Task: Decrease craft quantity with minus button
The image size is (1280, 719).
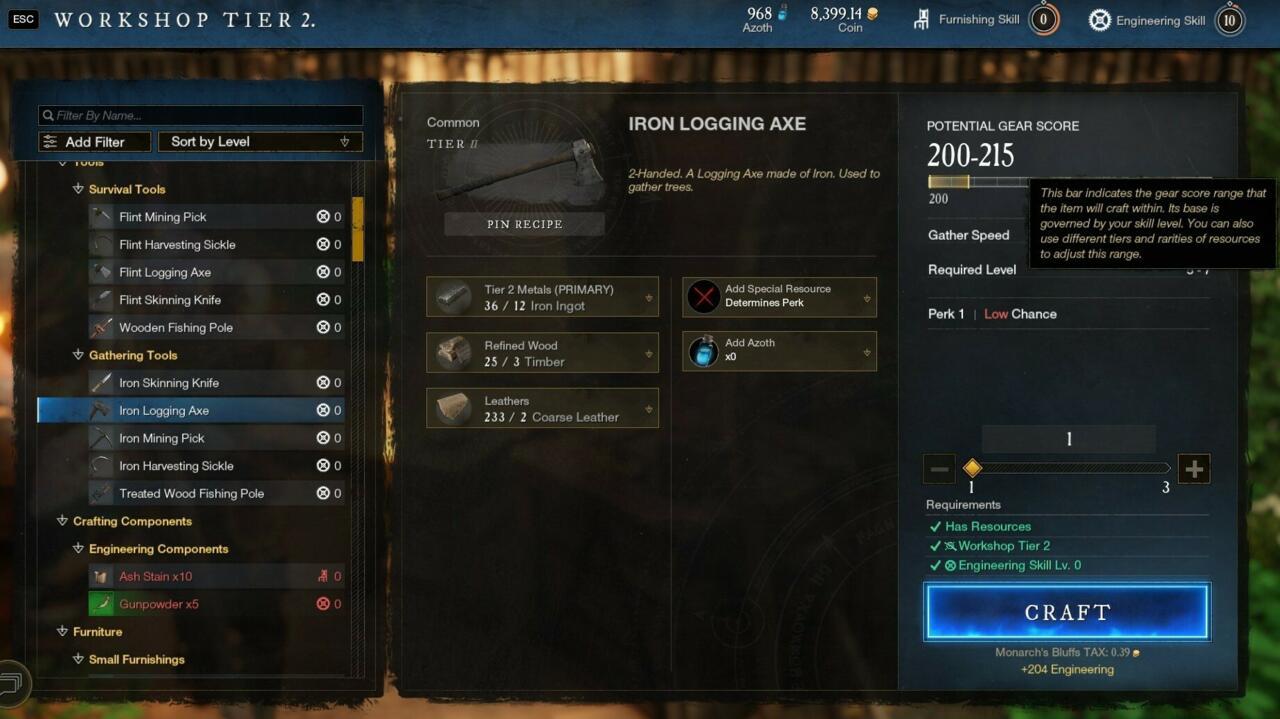Action: click(940, 468)
